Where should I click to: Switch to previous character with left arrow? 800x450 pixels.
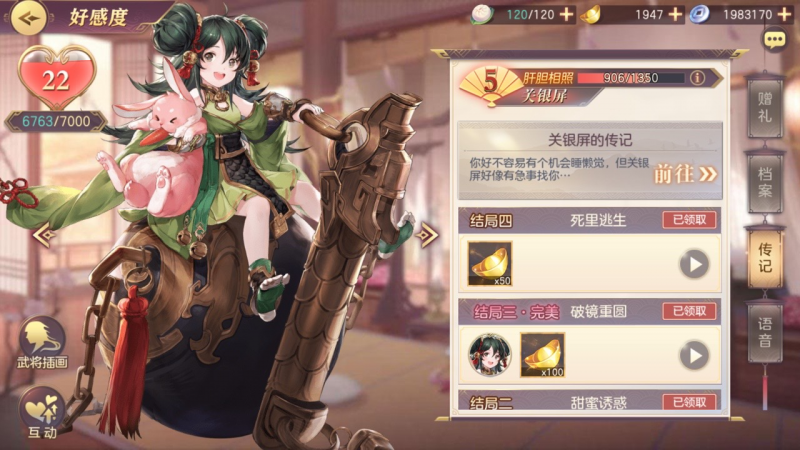pos(45,235)
